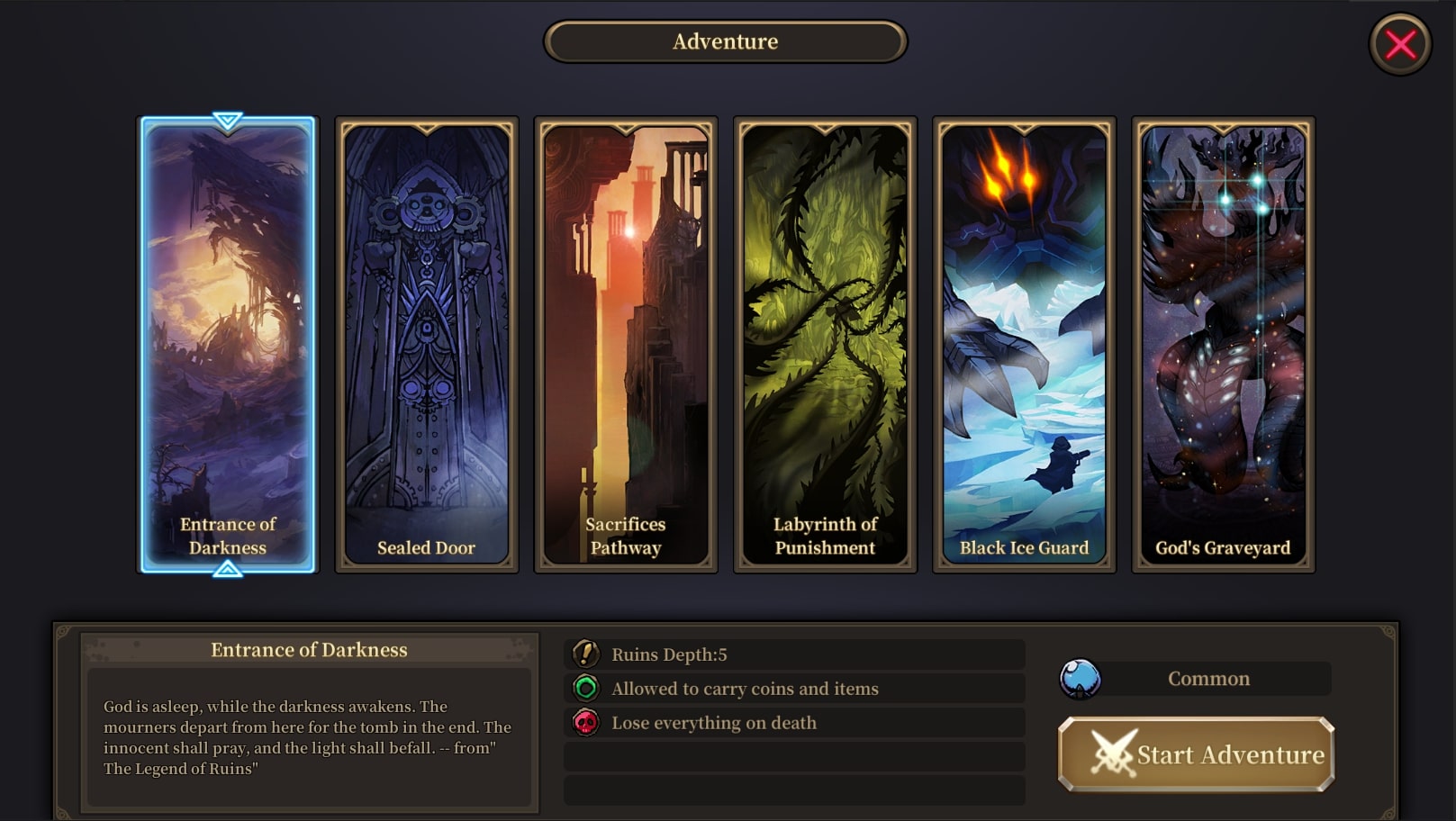Select the Labyrinth of Punishment card
The image size is (1456, 821).
pos(825,345)
